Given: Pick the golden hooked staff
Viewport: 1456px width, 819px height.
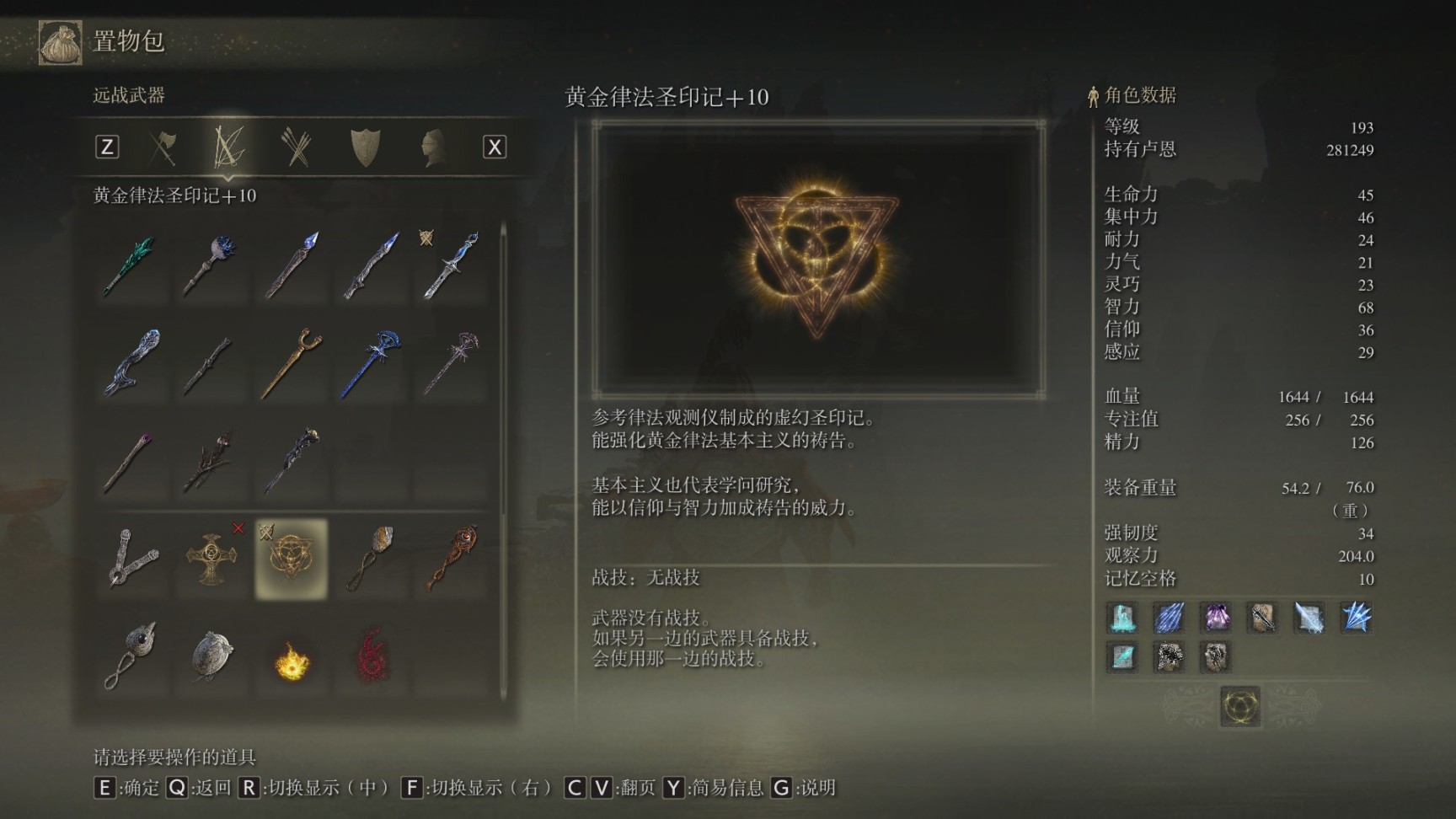Looking at the screenshot, I should pyautogui.click(x=292, y=362).
